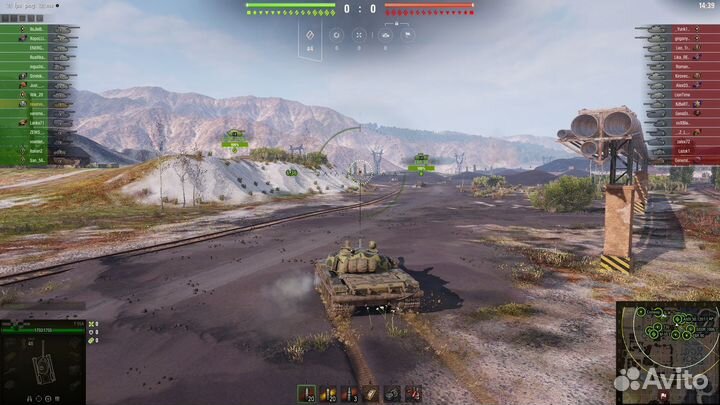Click the flag icon in the top bar
Viewport: 720px width, 405px height.
click(x=407, y=34)
